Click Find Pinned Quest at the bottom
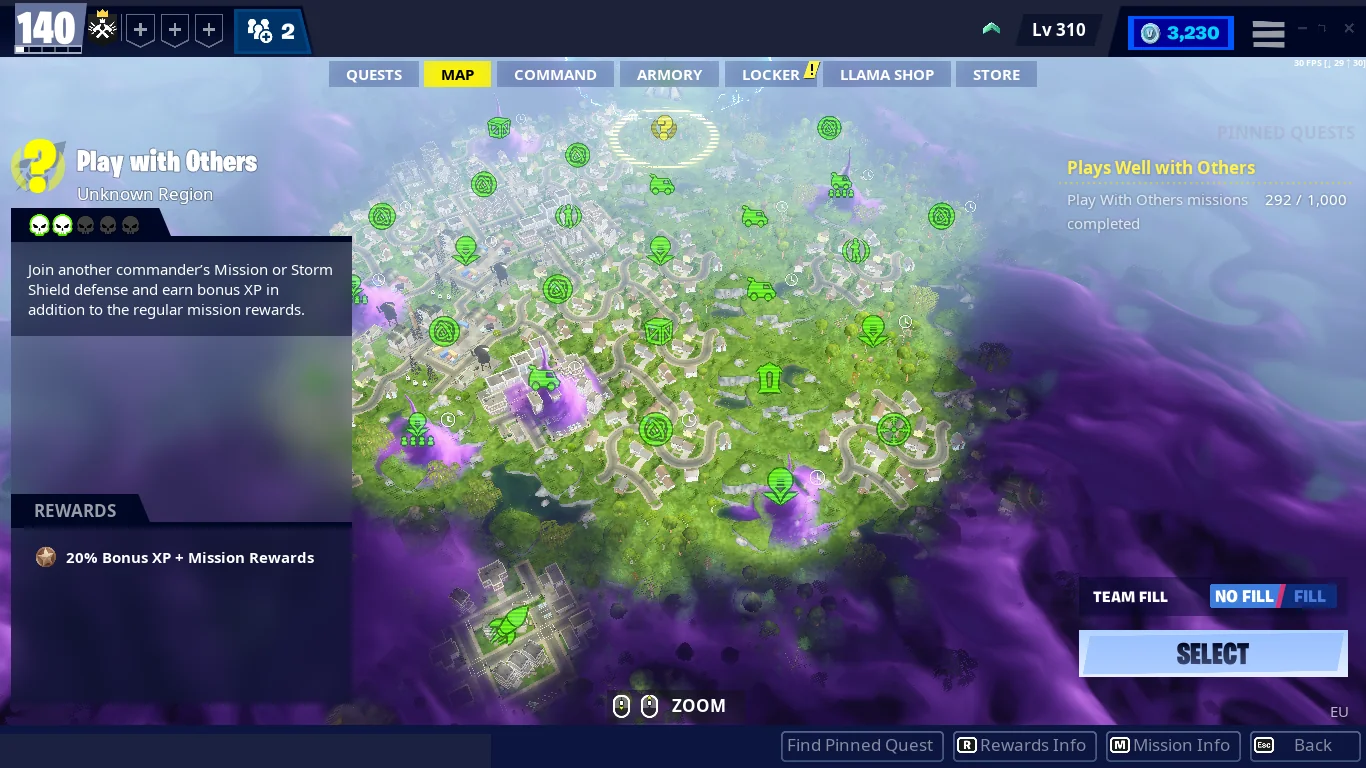Viewport: 1366px width, 768px height. 861,745
